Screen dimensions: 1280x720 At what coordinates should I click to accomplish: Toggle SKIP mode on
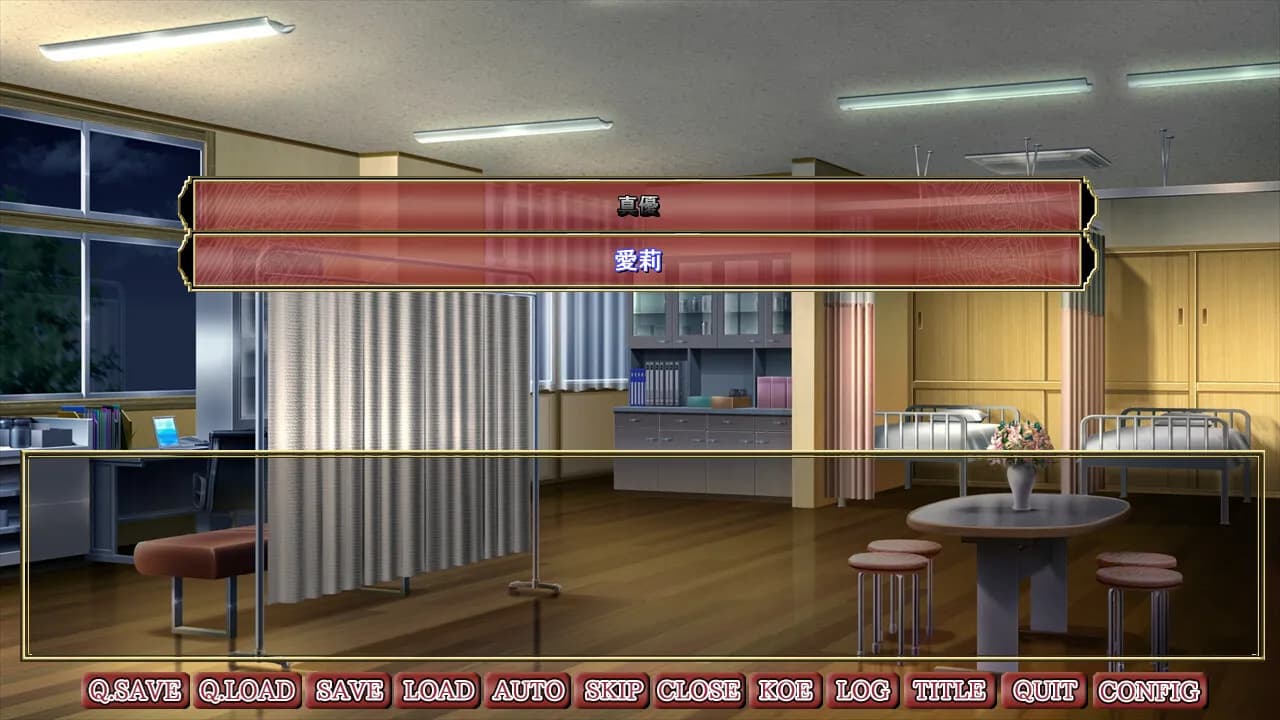(612, 689)
